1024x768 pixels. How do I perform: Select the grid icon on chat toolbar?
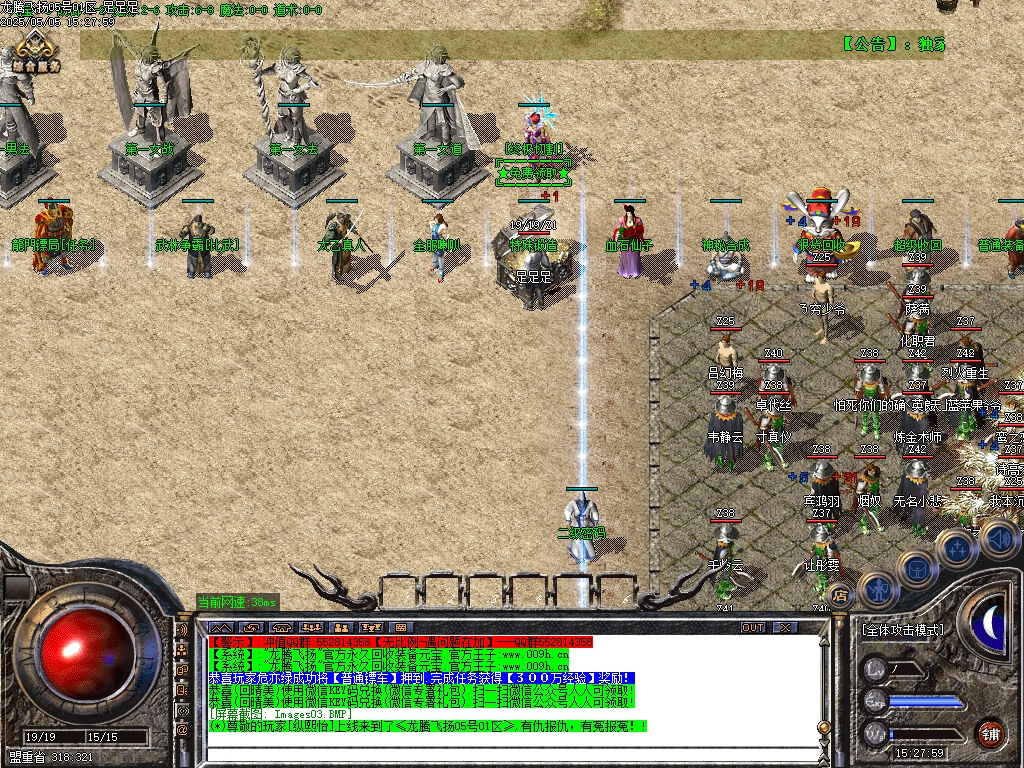coord(400,627)
